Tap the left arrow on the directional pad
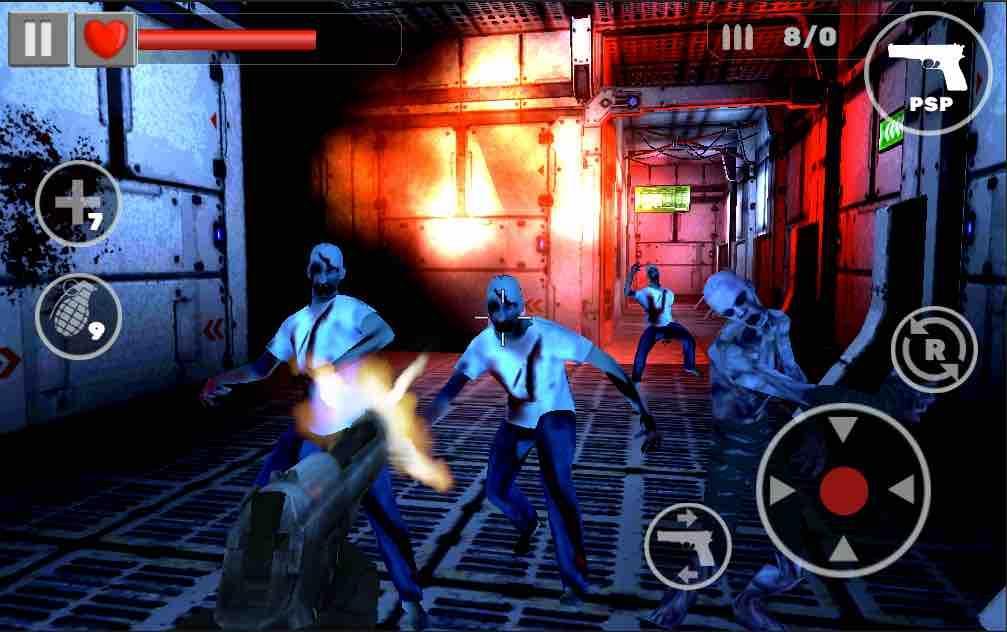This screenshot has width=1007, height=632. (x=783, y=490)
